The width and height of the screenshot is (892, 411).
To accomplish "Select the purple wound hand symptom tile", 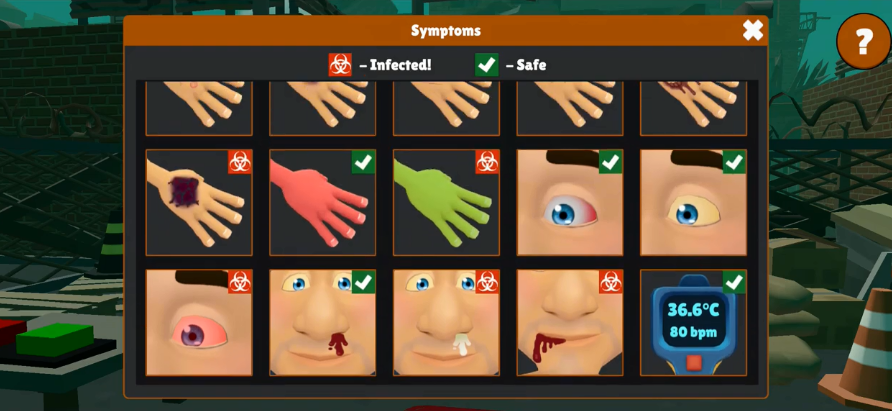I will pyautogui.click(x=199, y=202).
